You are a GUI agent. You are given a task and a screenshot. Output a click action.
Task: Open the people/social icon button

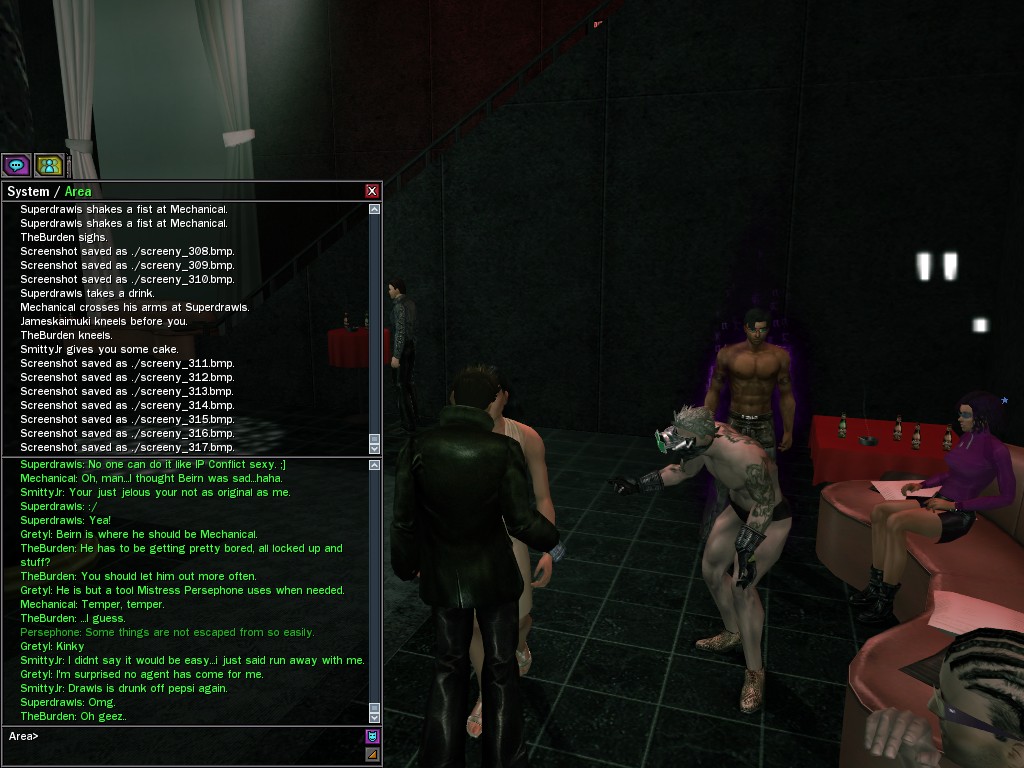coord(49,166)
